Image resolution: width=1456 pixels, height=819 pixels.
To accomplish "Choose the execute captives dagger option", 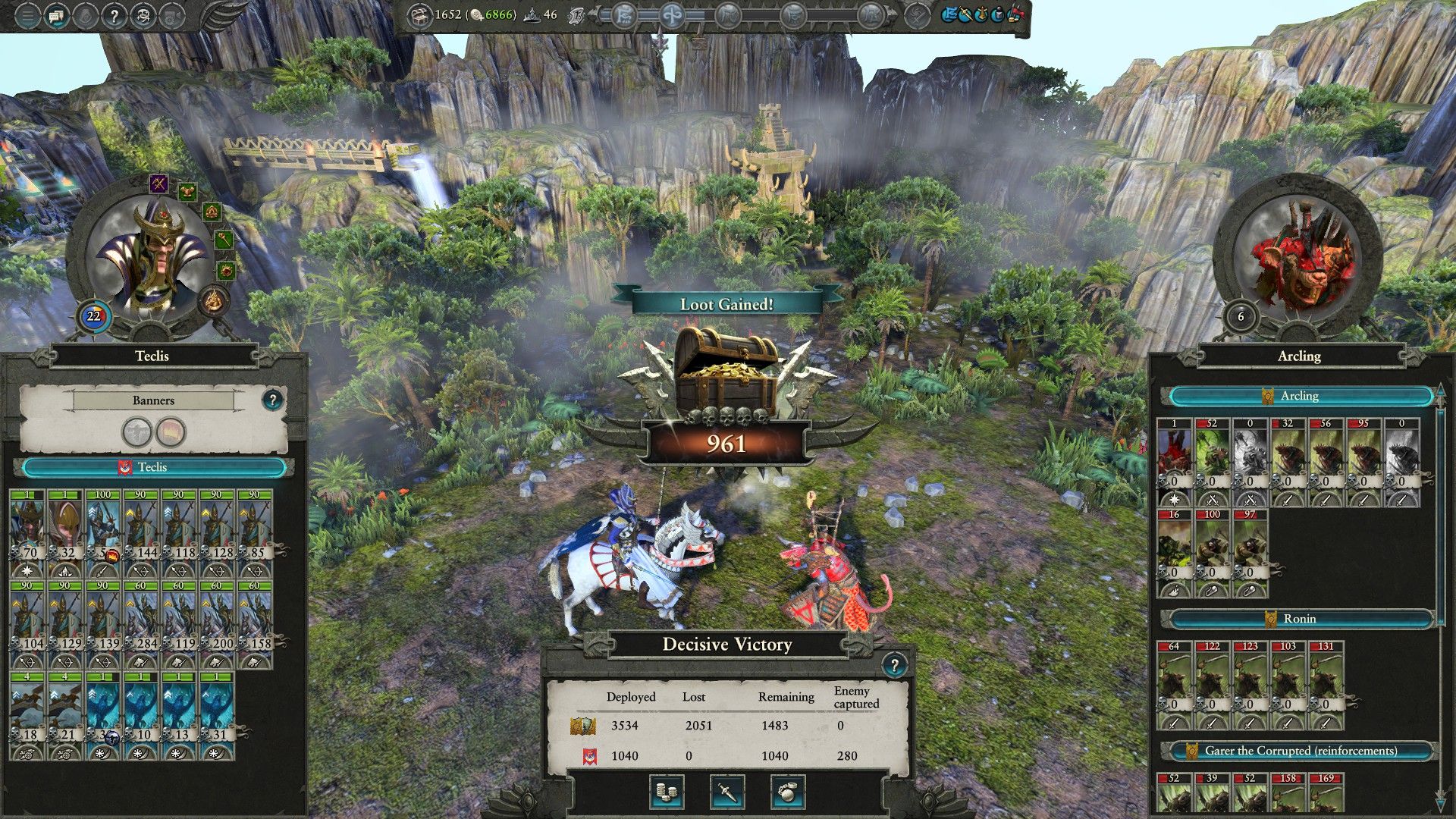I will (726, 792).
